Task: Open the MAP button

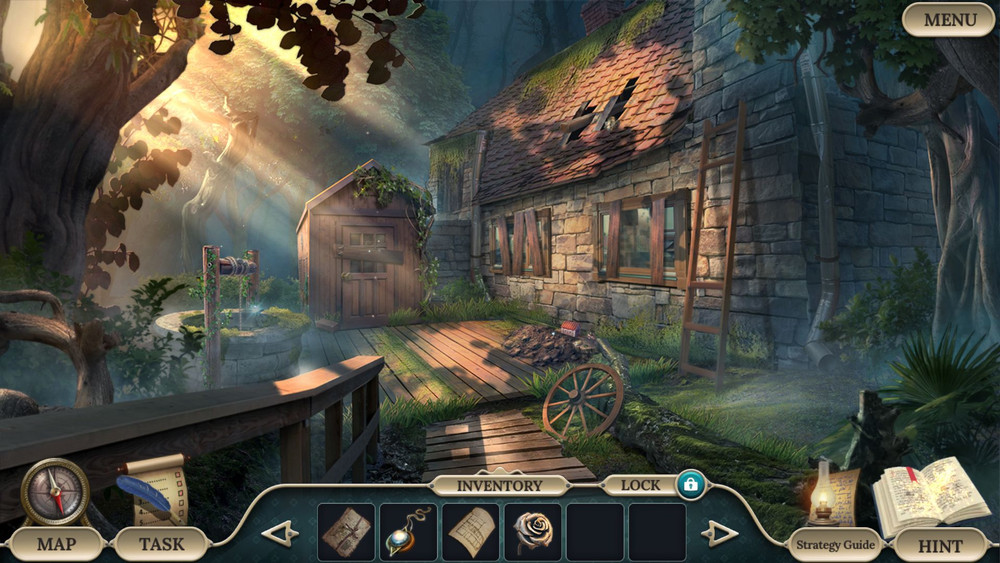Action: coord(56,545)
